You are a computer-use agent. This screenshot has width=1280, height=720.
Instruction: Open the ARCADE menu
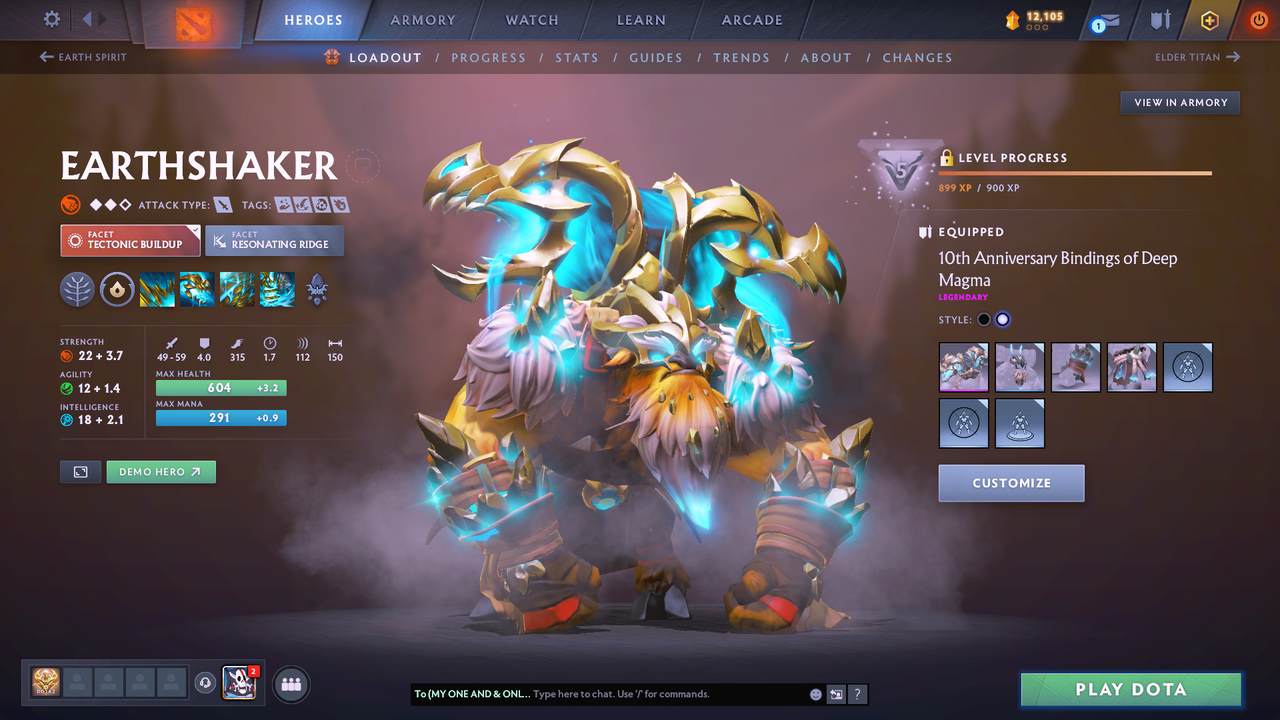(x=751, y=20)
